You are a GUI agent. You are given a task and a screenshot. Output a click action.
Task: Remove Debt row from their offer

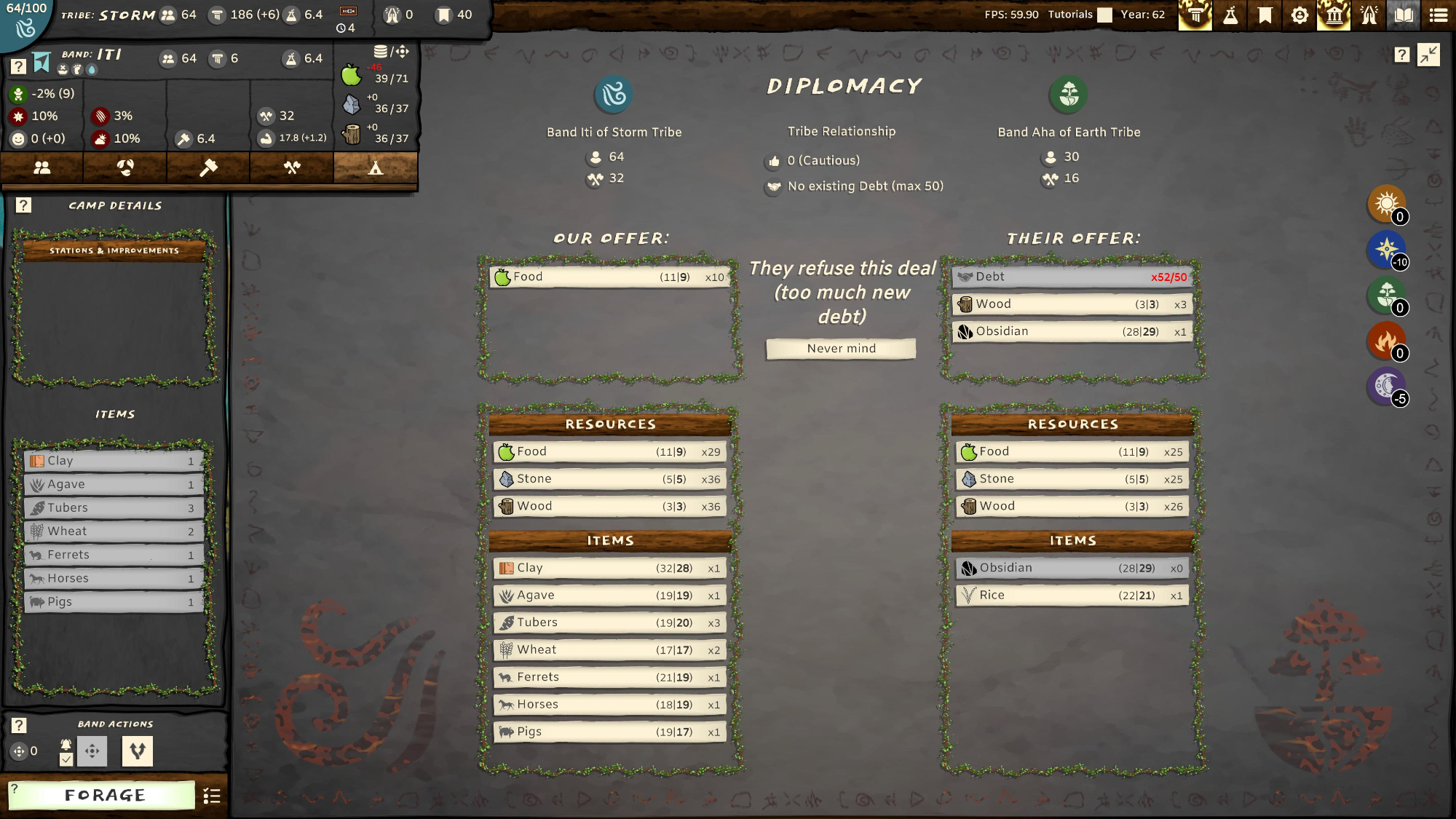click(1072, 277)
